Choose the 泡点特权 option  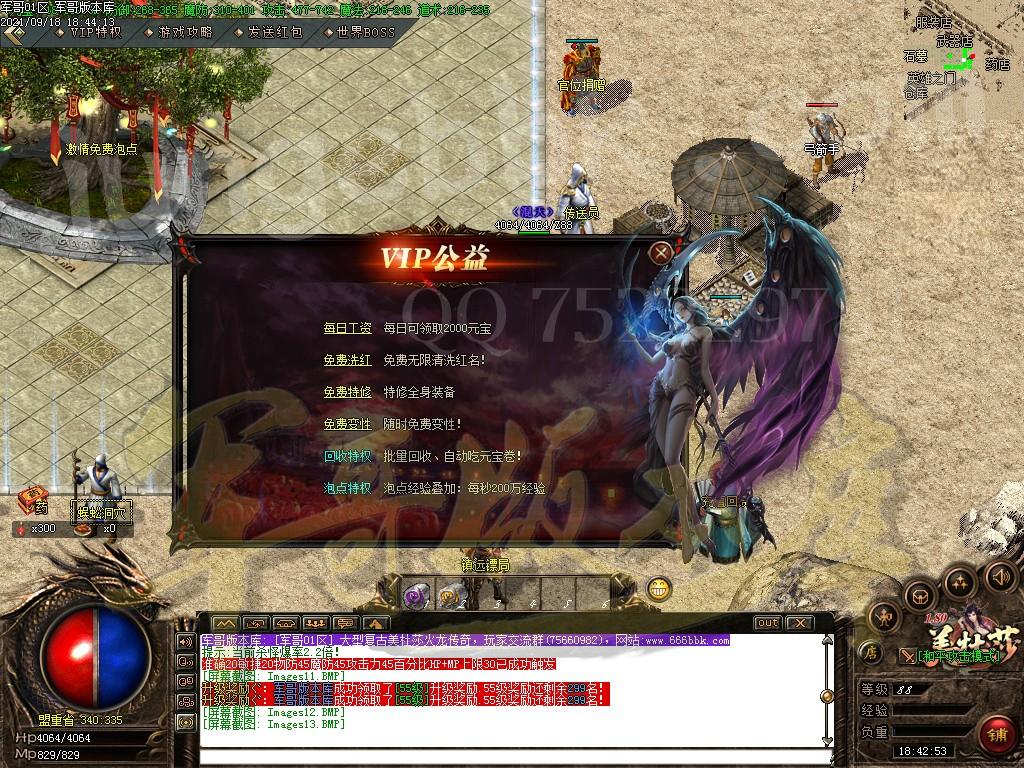point(347,488)
